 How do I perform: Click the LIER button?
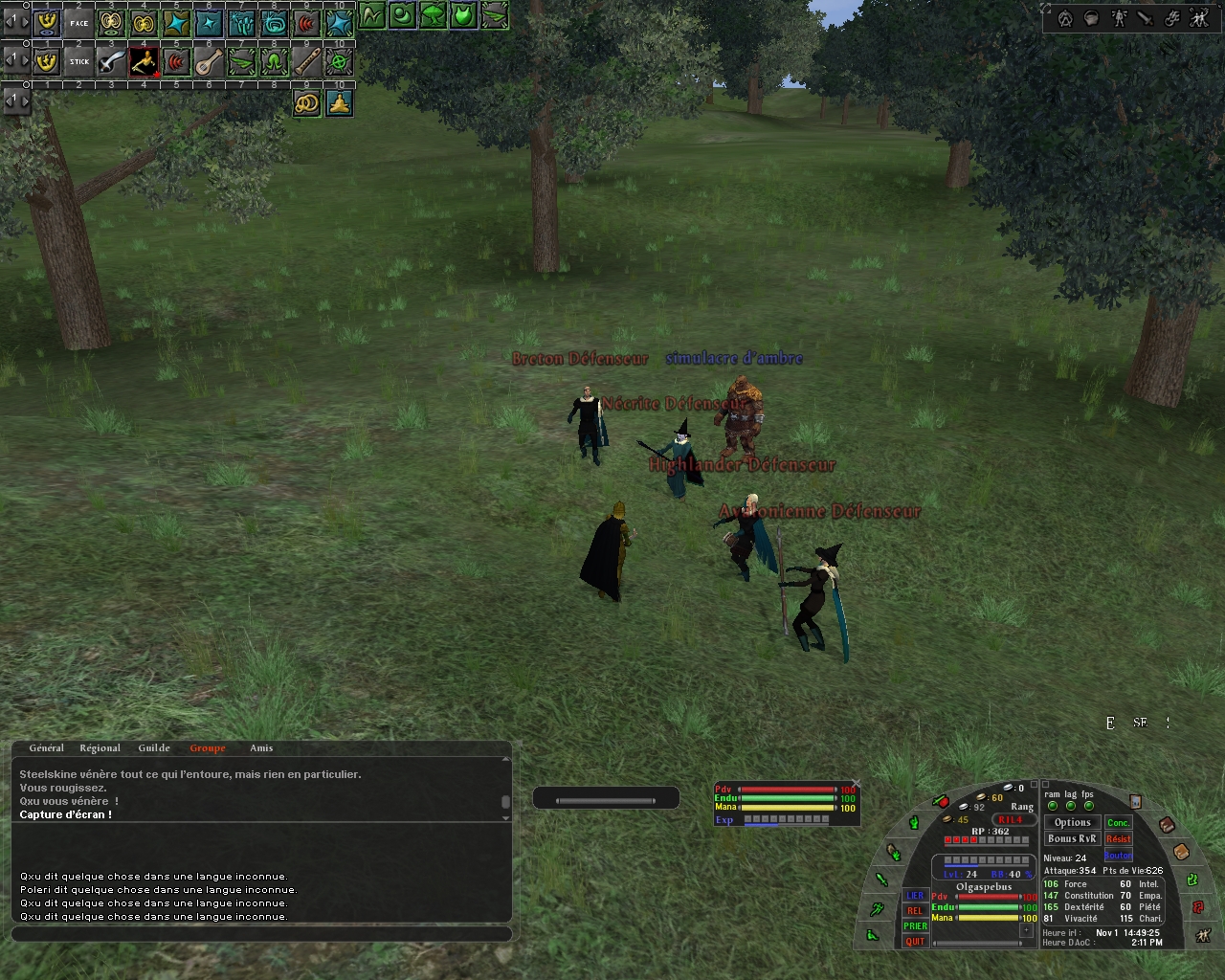[x=915, y=897]
